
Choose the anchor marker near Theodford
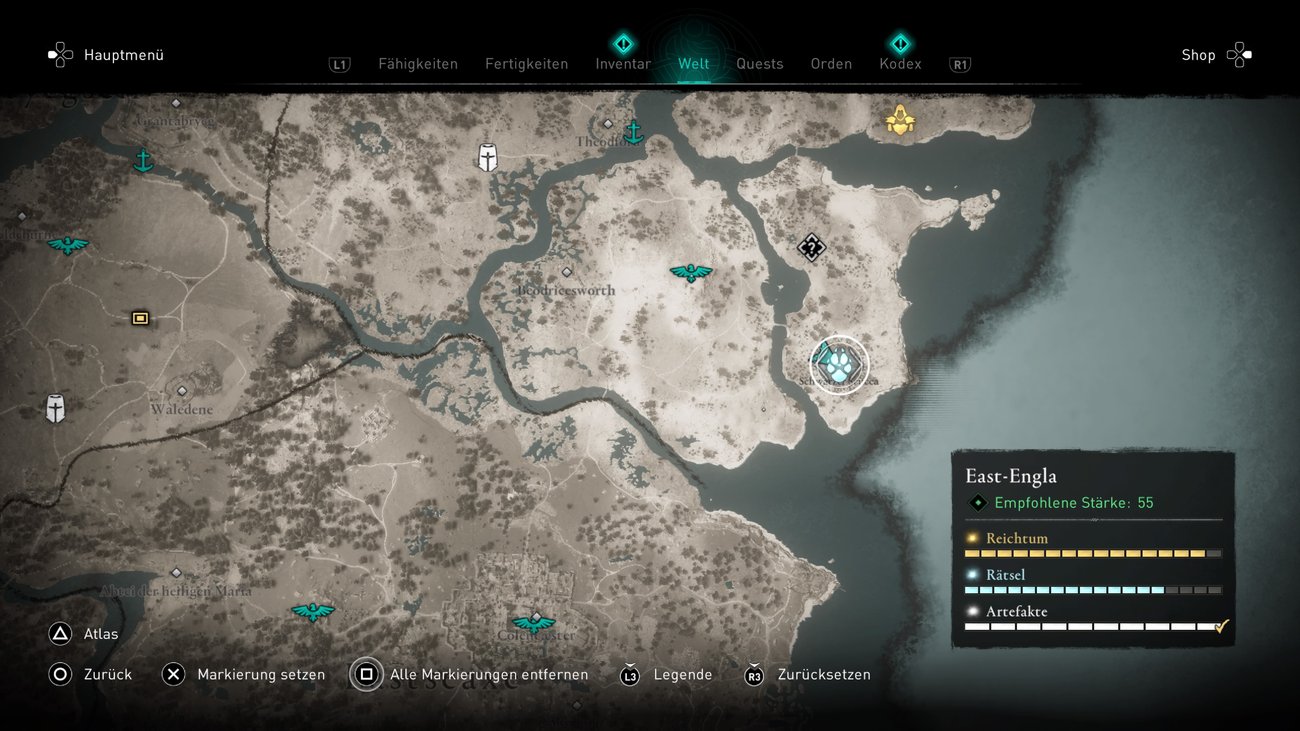pyautogui.click(x=632, y=132)
